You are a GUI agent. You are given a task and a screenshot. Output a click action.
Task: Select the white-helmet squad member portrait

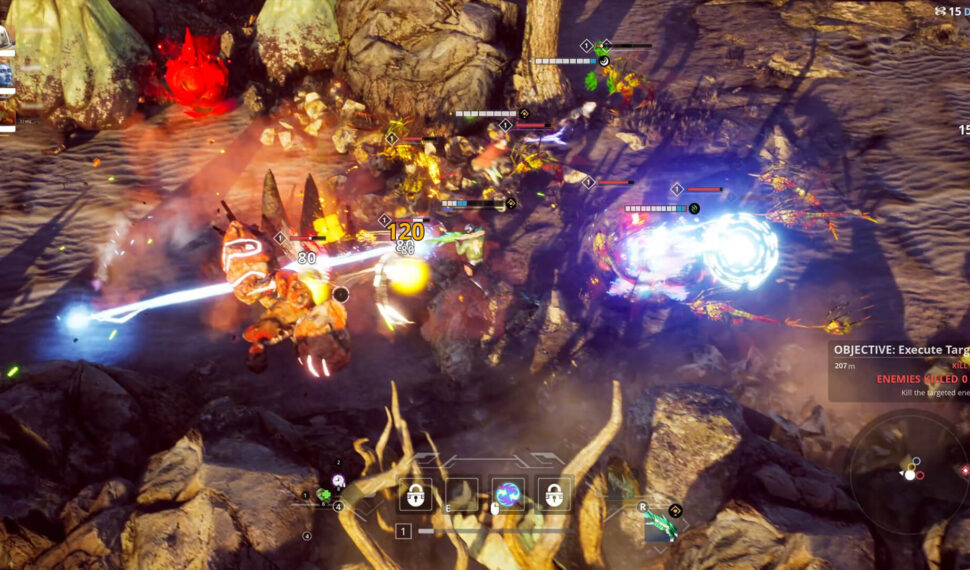(x=4, y=38)
